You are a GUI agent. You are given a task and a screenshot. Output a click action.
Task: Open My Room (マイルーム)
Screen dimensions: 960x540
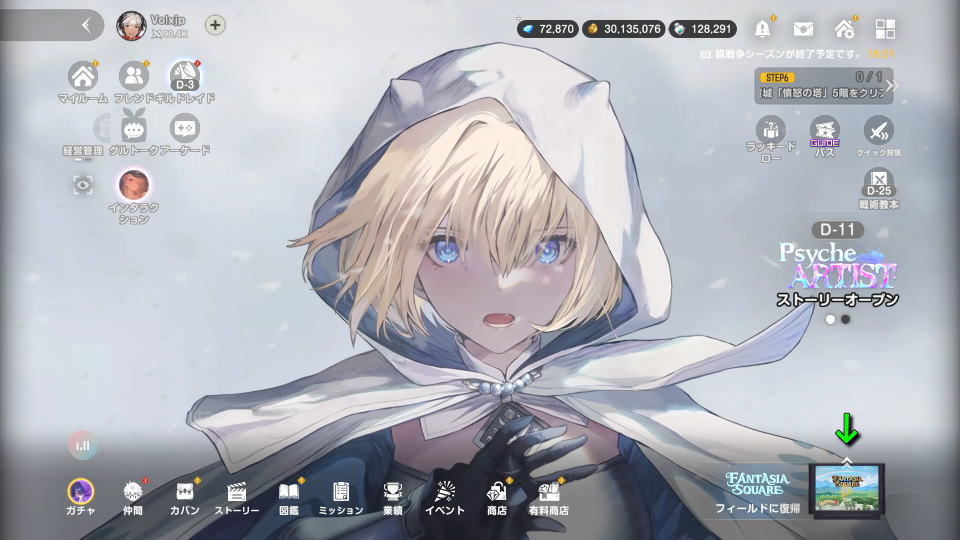[82, 76]
